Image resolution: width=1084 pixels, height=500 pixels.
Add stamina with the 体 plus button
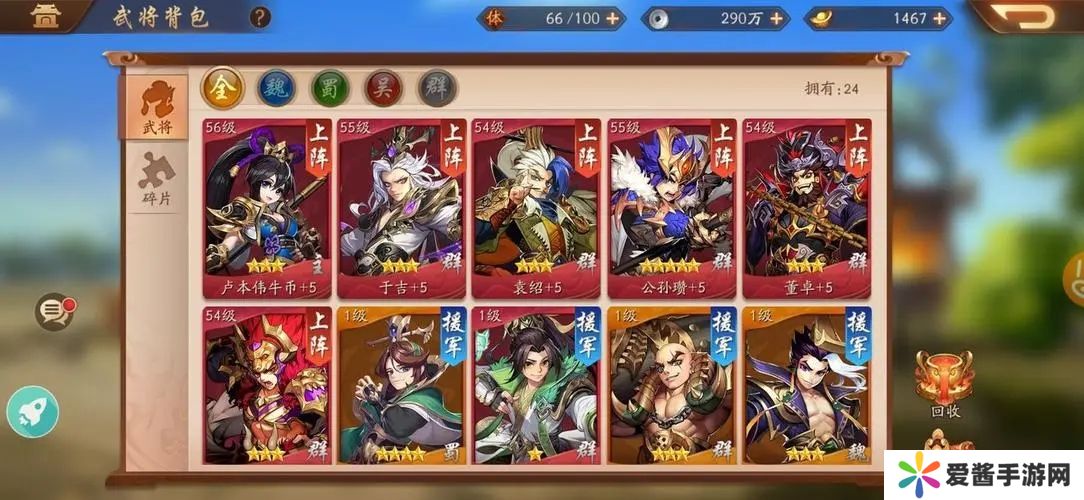612,18
